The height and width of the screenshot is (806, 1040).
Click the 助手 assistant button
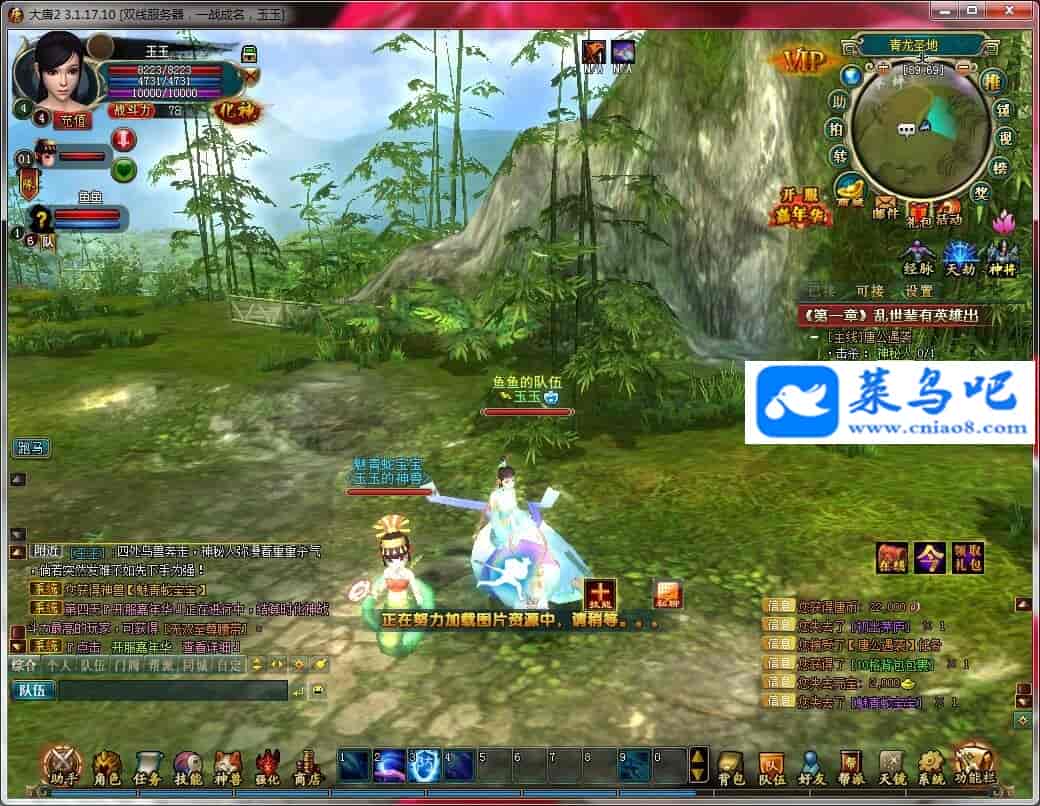[62, 765]
